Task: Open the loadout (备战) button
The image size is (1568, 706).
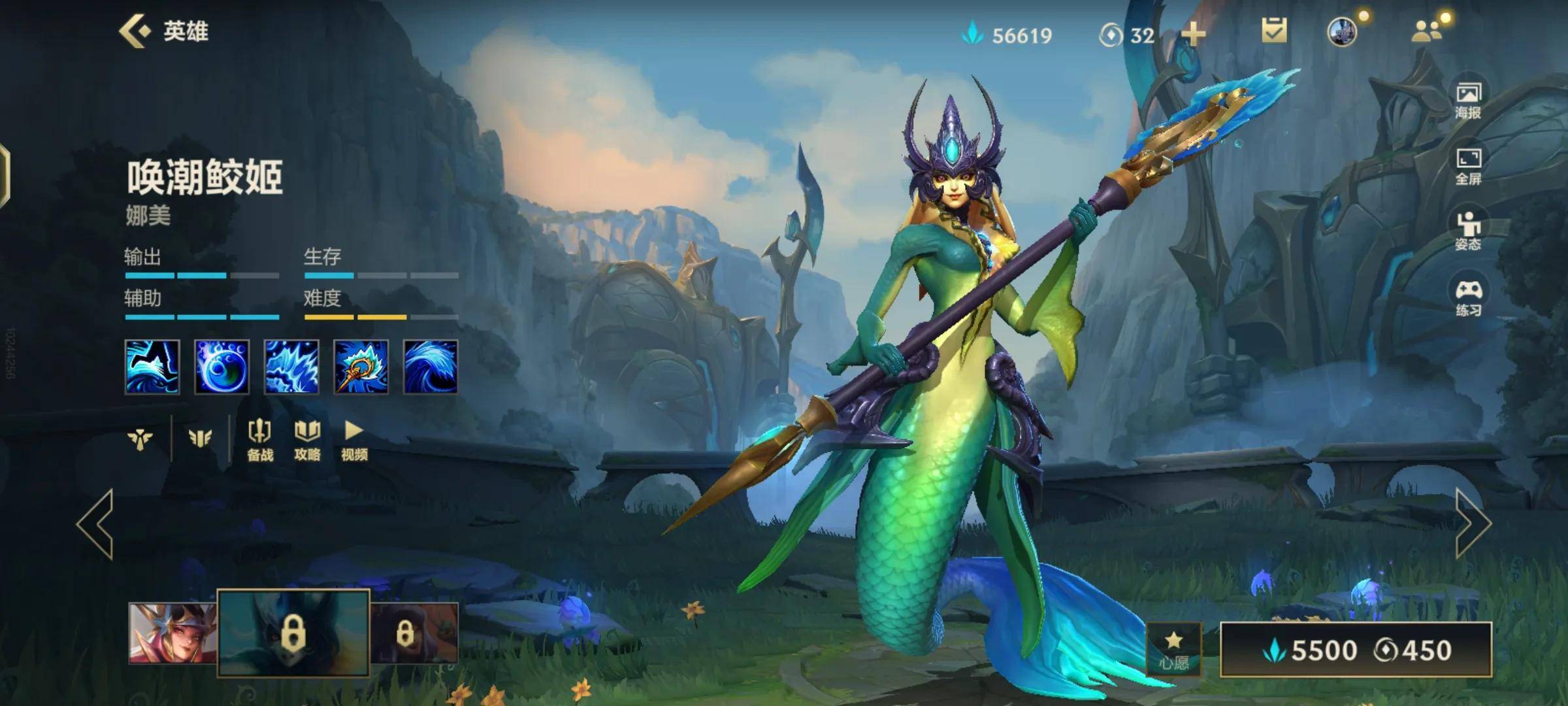Action: tap(260, 440)
